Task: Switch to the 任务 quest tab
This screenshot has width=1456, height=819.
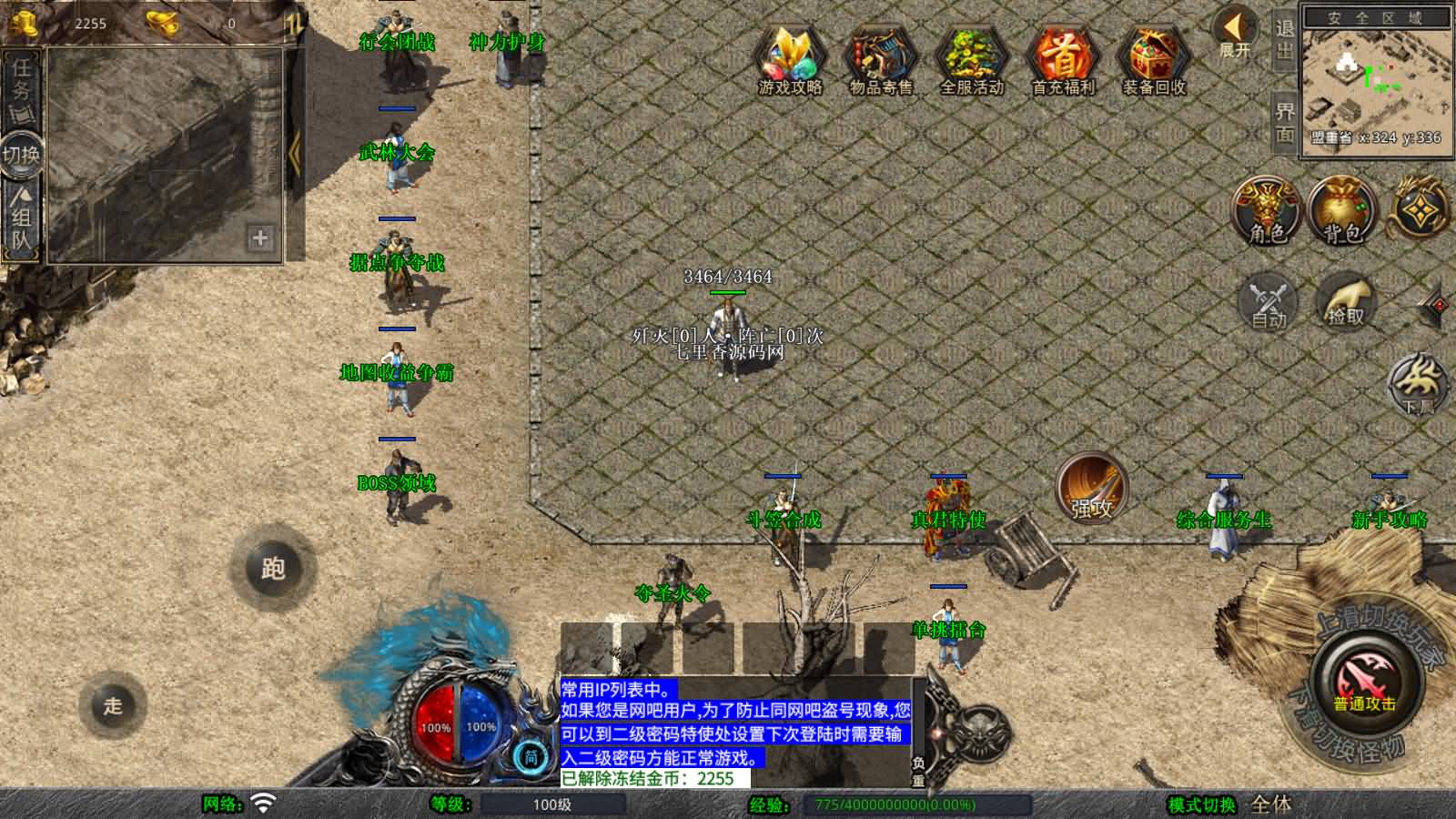Action: pyautogui.click(x=20, y=82)
